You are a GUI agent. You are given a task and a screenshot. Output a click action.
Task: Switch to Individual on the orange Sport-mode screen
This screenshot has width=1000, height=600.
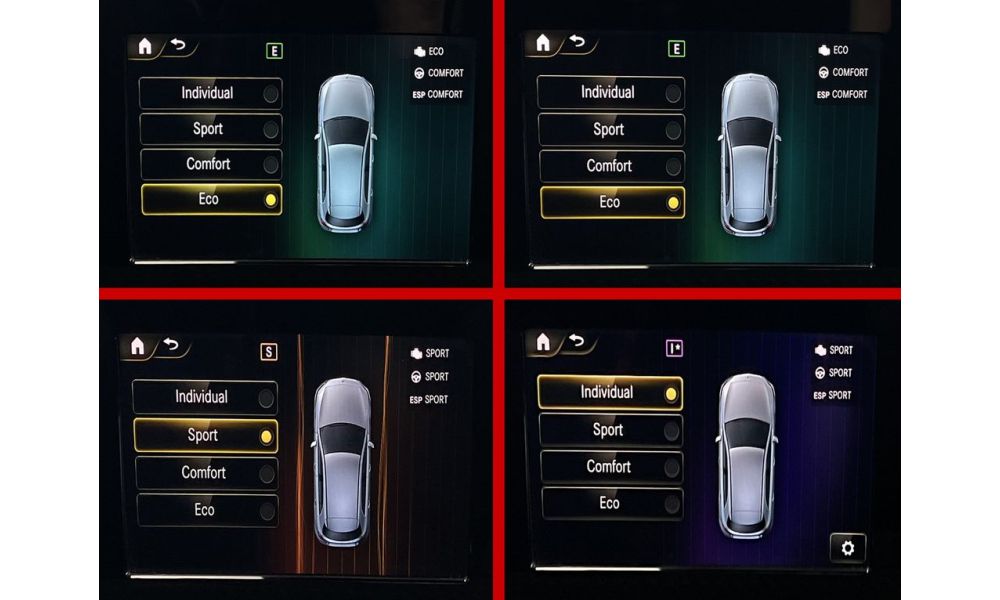pos(205,397)
